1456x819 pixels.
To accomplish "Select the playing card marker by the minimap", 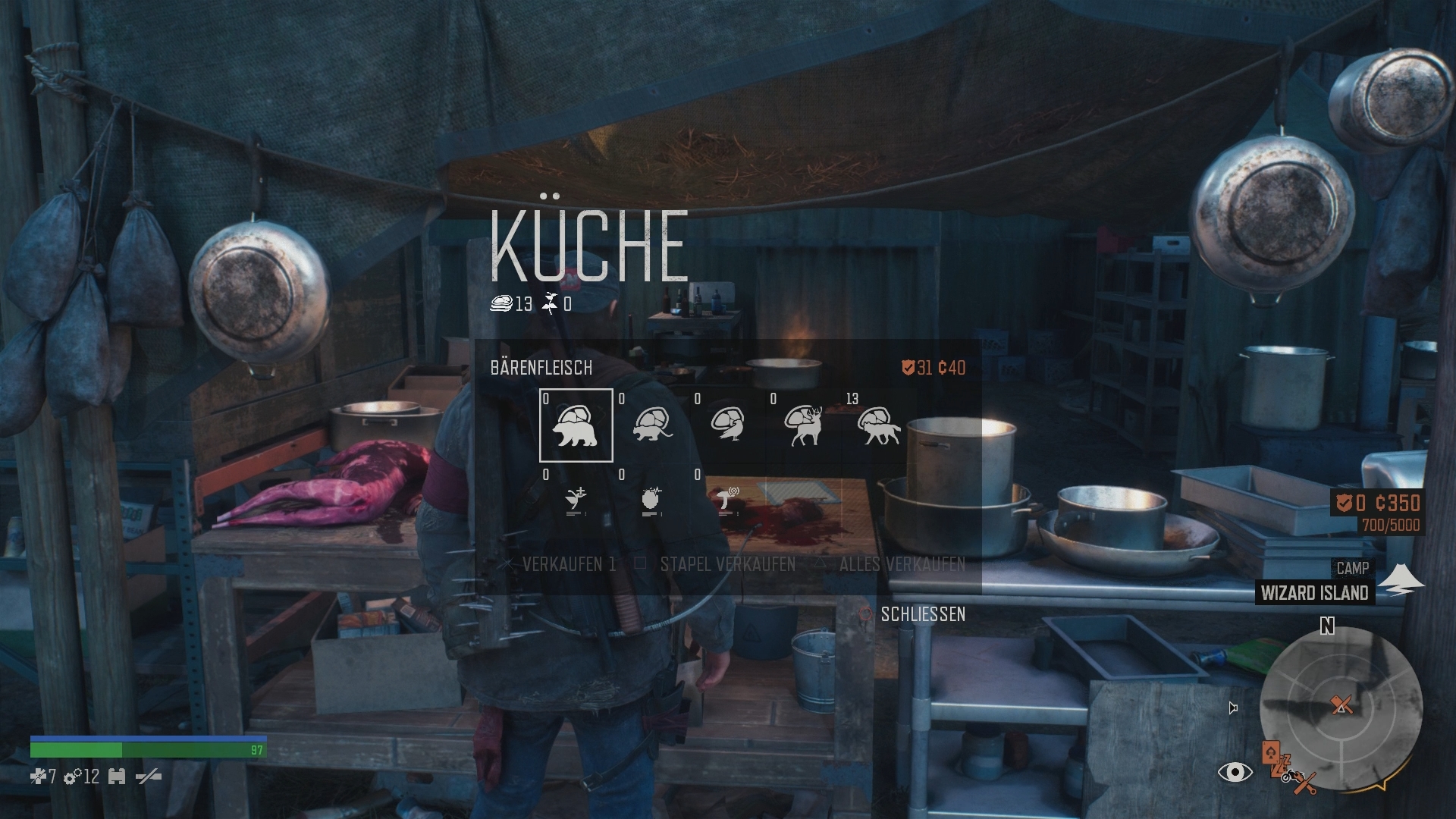I will [x=1271, y=753].
